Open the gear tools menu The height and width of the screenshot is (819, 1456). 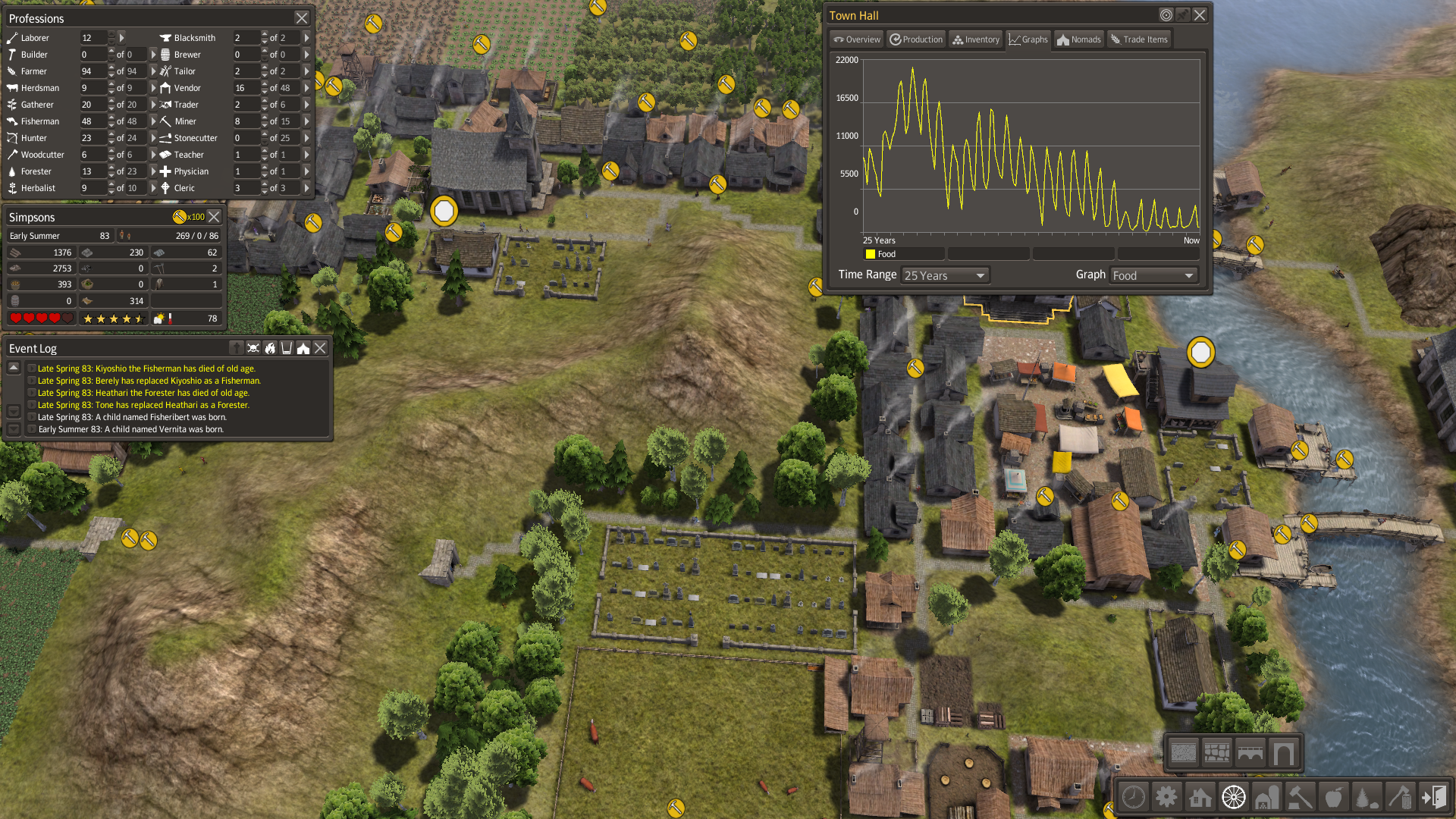(x=1166, y=797)
